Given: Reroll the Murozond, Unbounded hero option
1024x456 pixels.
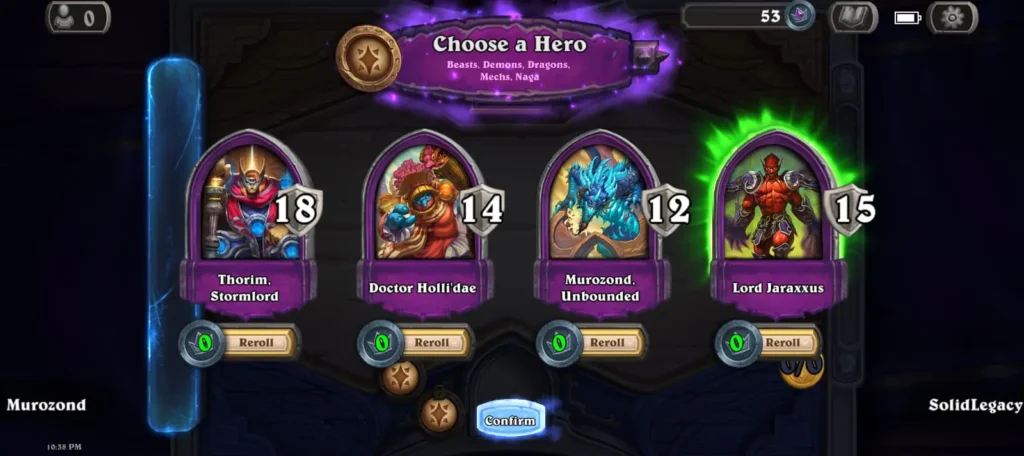Looking at the screenshot, I should pyautogui.click(x=607, y=343).
